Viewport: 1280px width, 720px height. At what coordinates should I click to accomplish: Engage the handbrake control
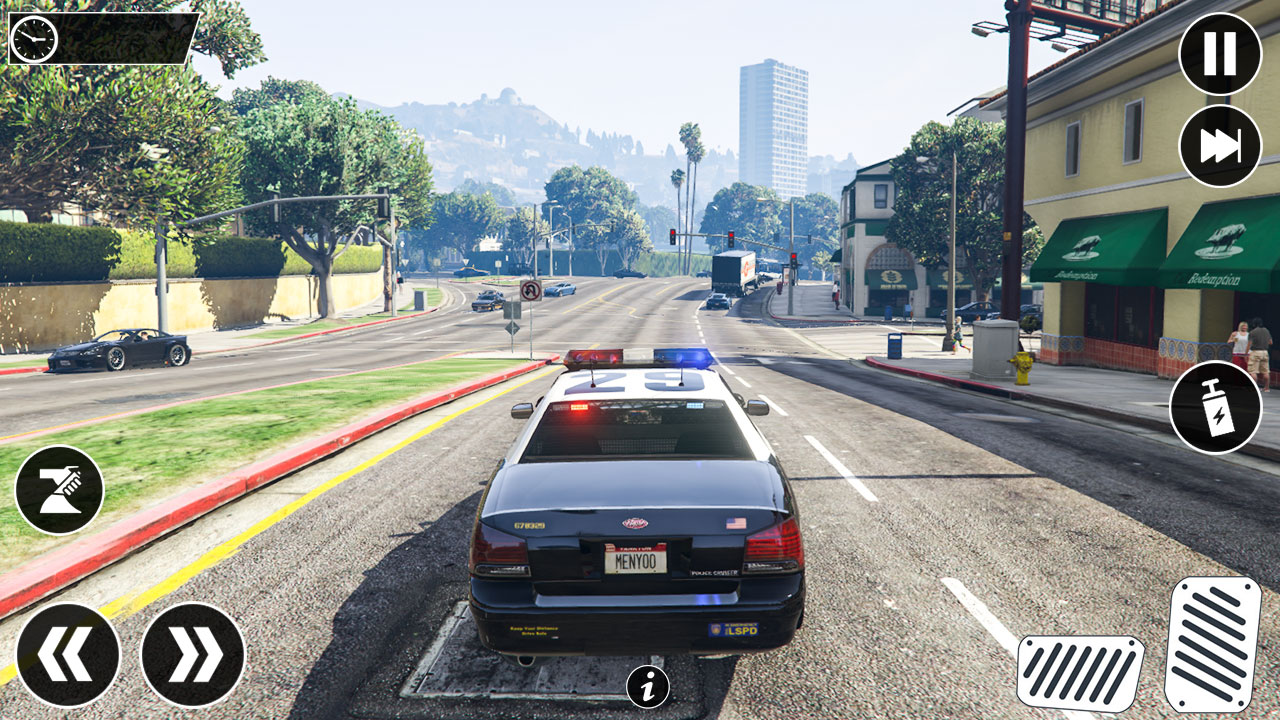coord(64,487)
